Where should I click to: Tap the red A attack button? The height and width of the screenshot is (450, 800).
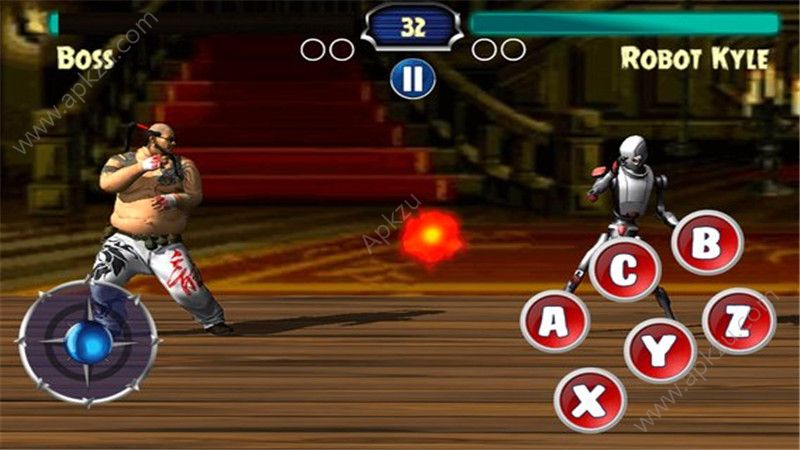click(x=554, y=321)
